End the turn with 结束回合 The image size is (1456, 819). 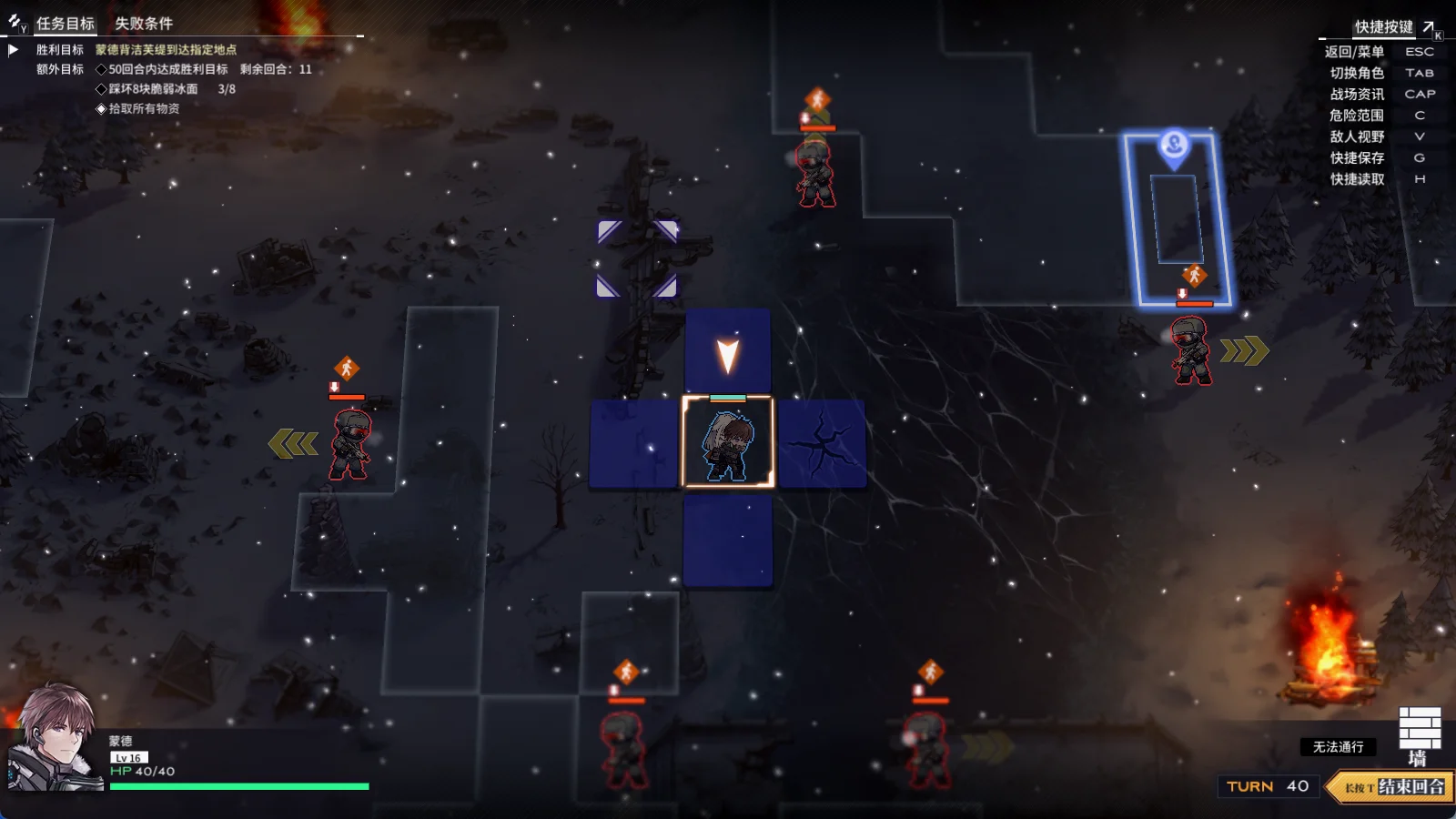click(1394, 787)
